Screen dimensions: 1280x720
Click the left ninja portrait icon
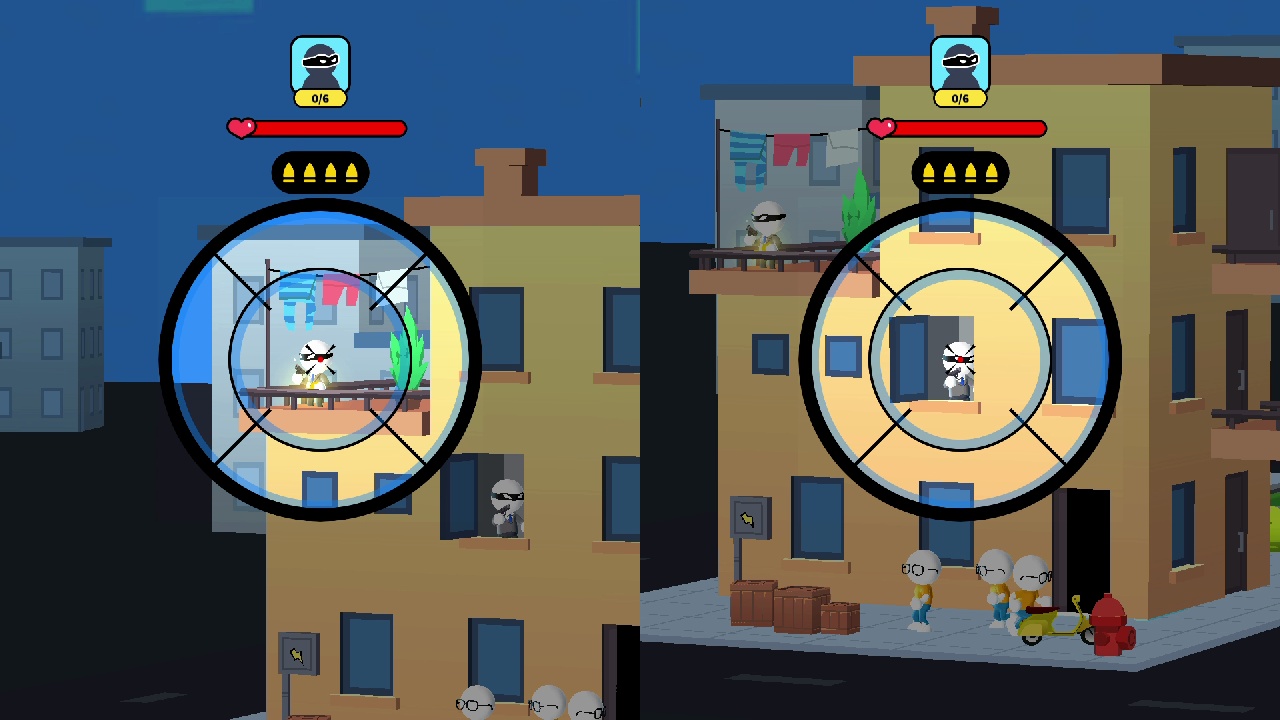(320, 63)
